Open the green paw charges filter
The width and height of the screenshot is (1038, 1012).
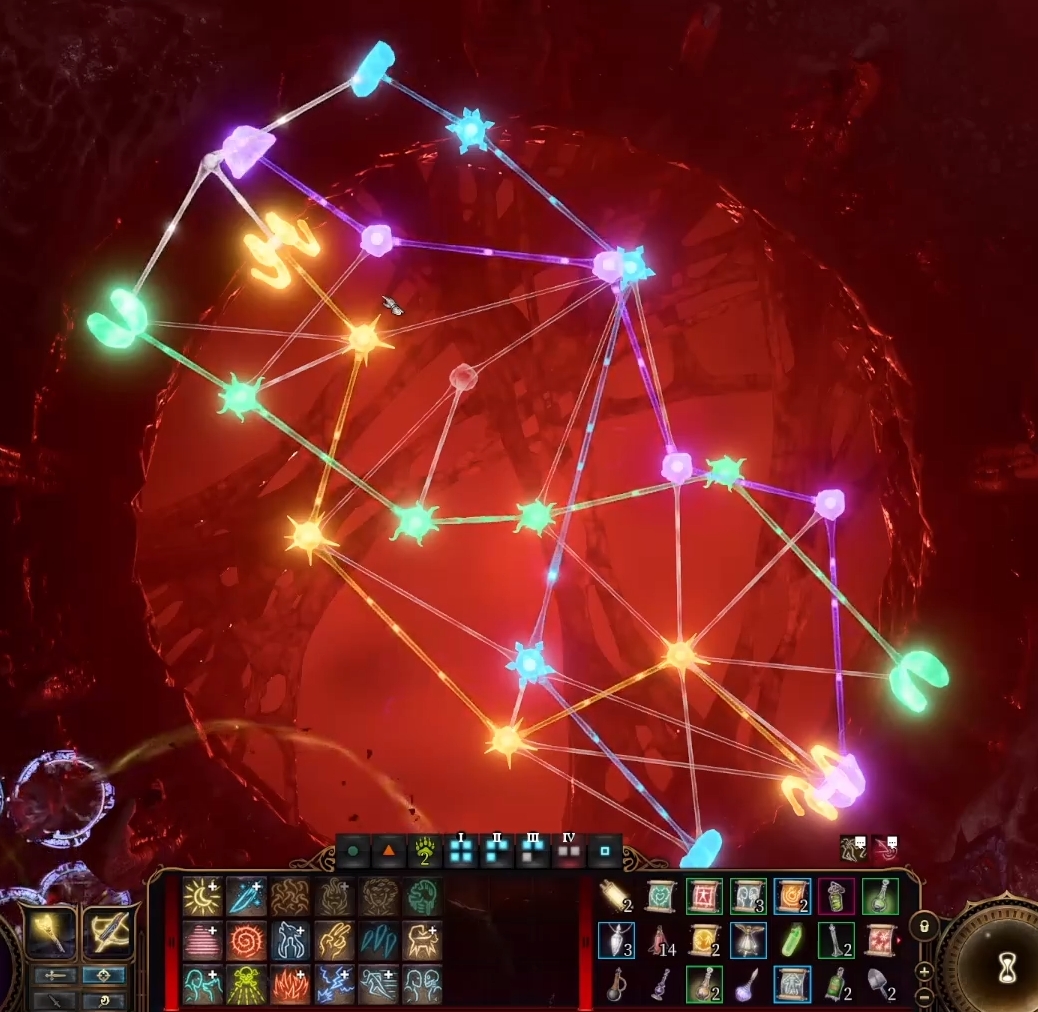tap(425, 853)
